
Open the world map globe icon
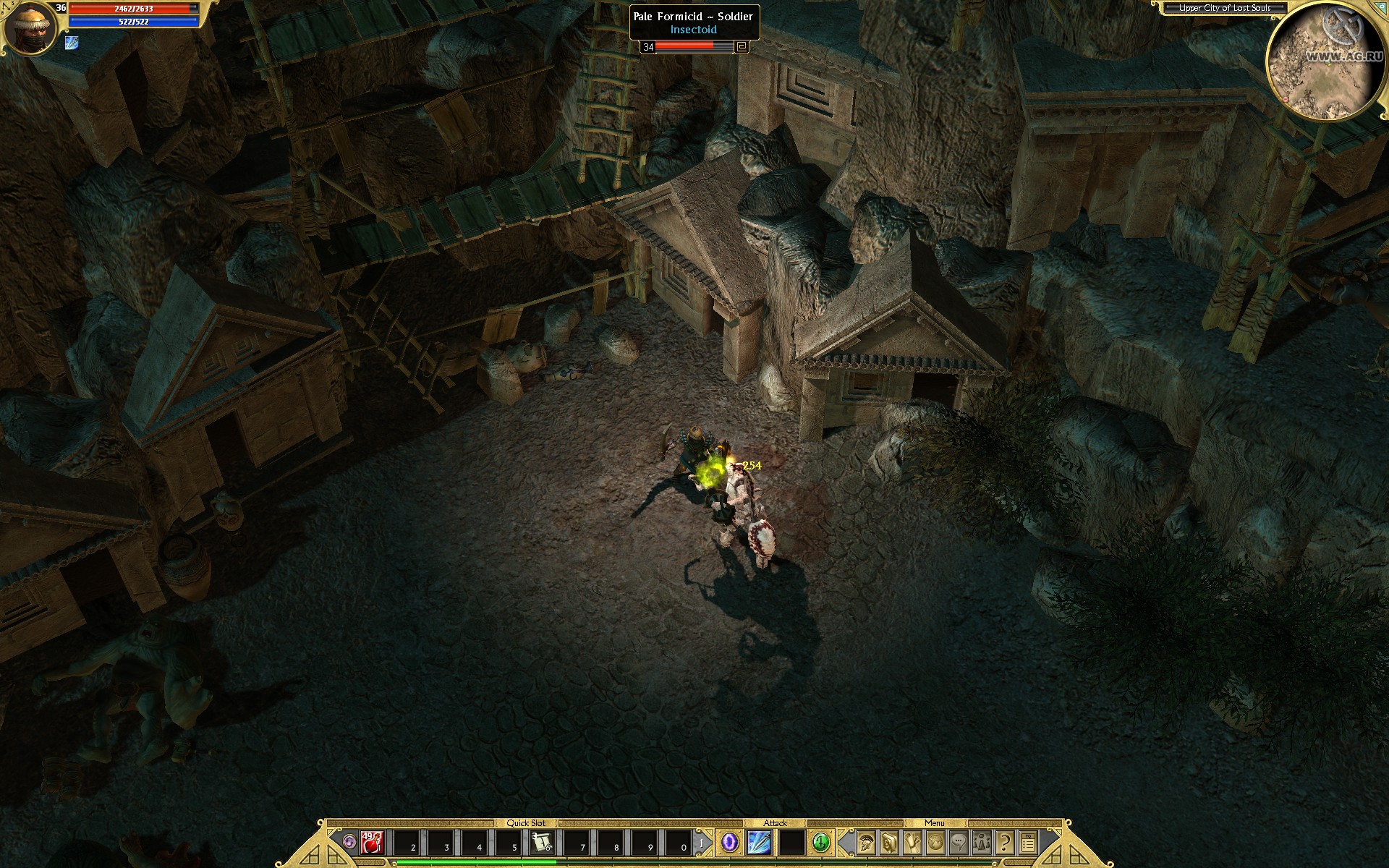tap(935, 842)
